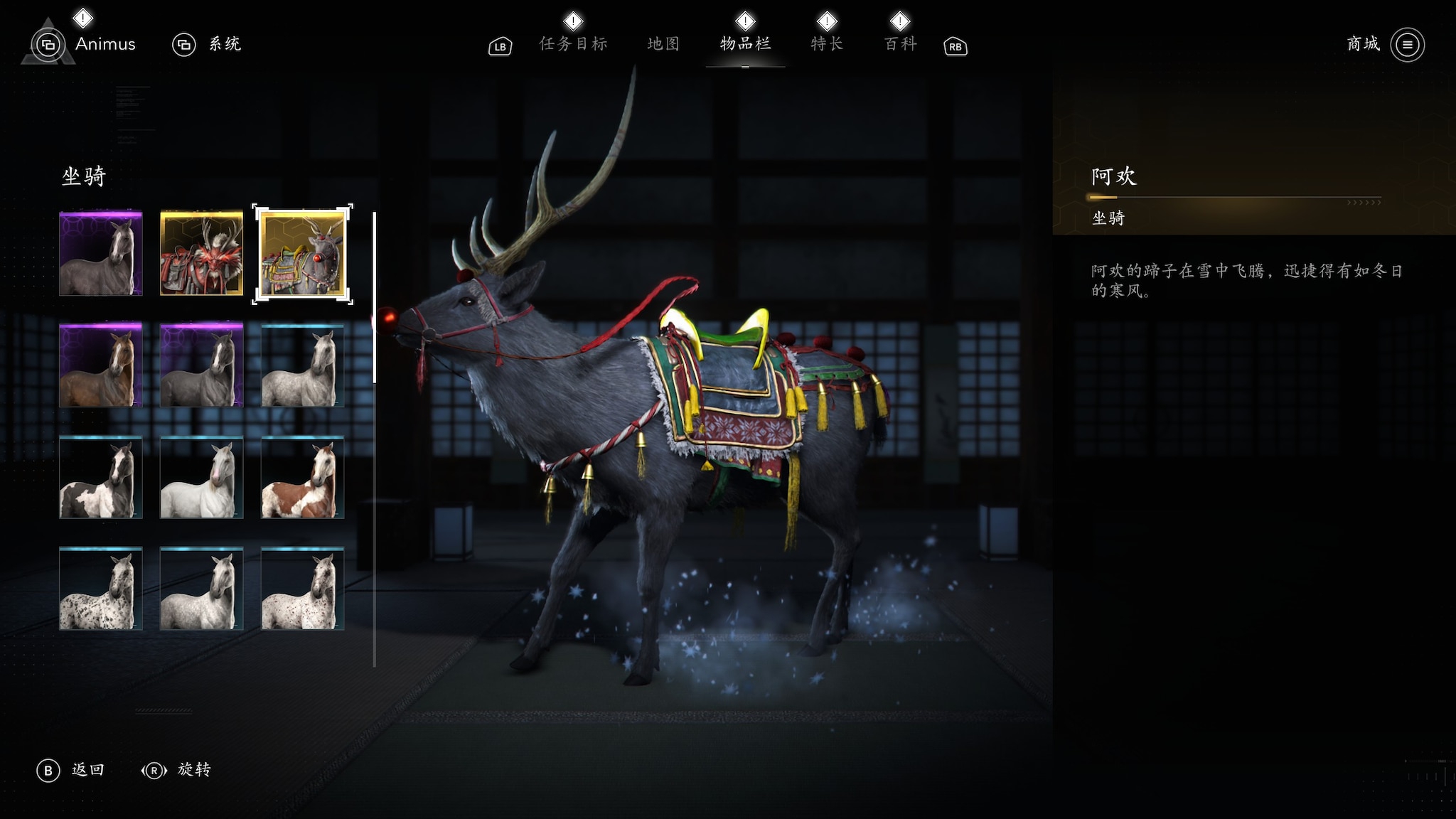Screen dimensions: 1456x819
Task: Open the Animus menu
Action: tap(105, 44)
